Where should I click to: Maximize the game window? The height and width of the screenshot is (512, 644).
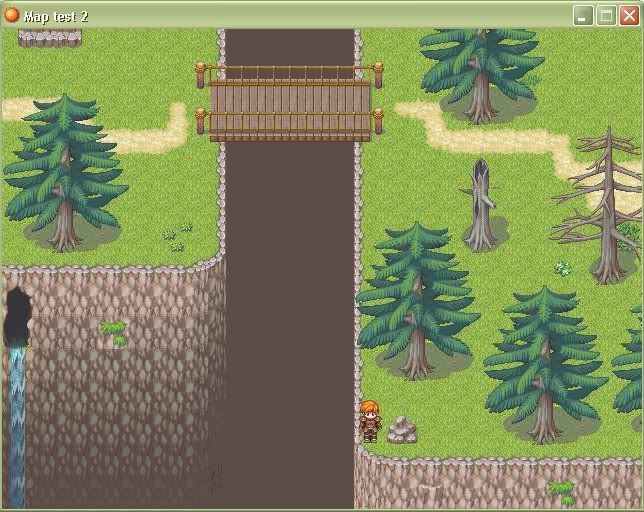click(x=606, y=15)
